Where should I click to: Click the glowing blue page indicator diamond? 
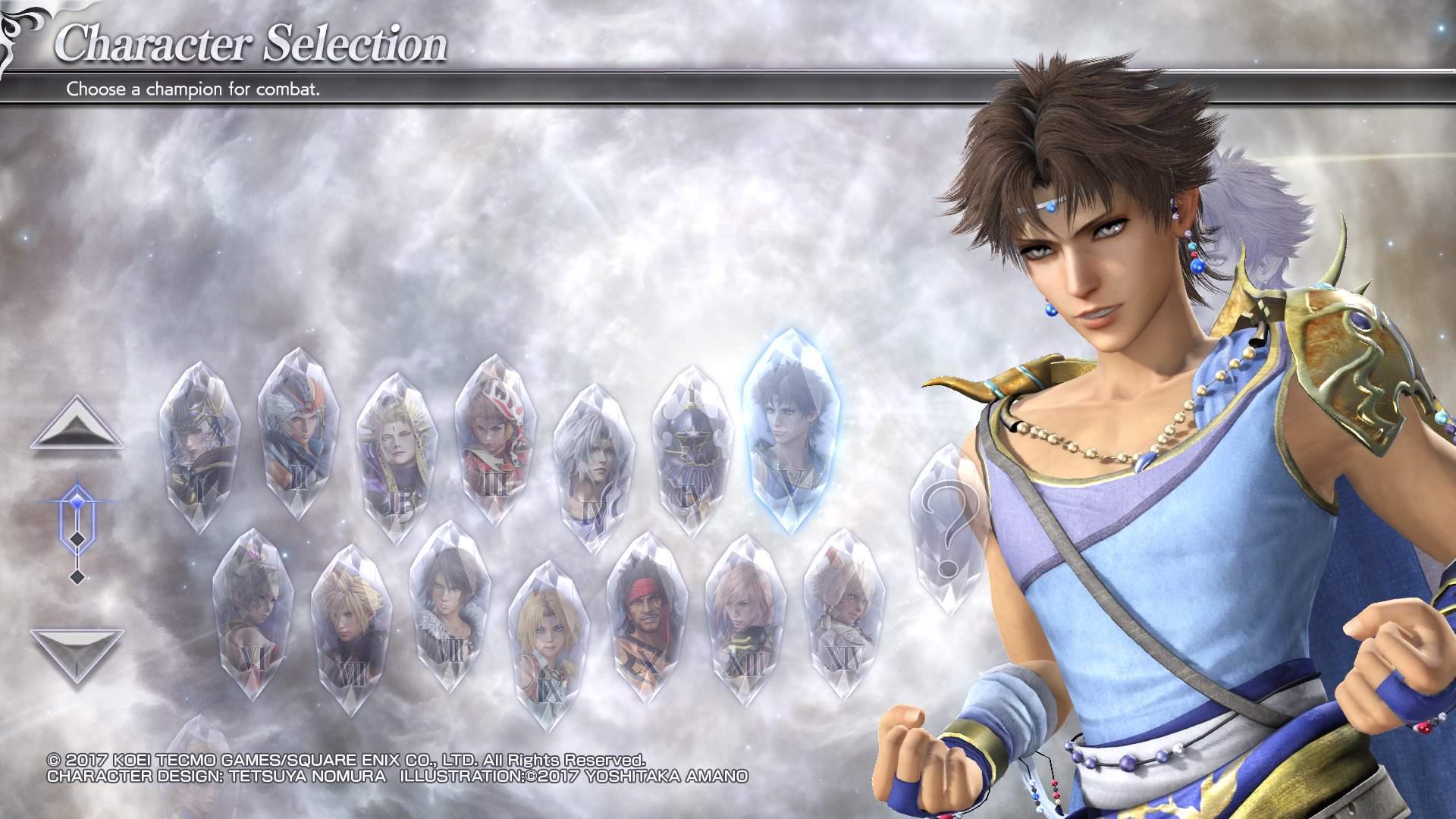pyautogui.click(x=77, y=499)
